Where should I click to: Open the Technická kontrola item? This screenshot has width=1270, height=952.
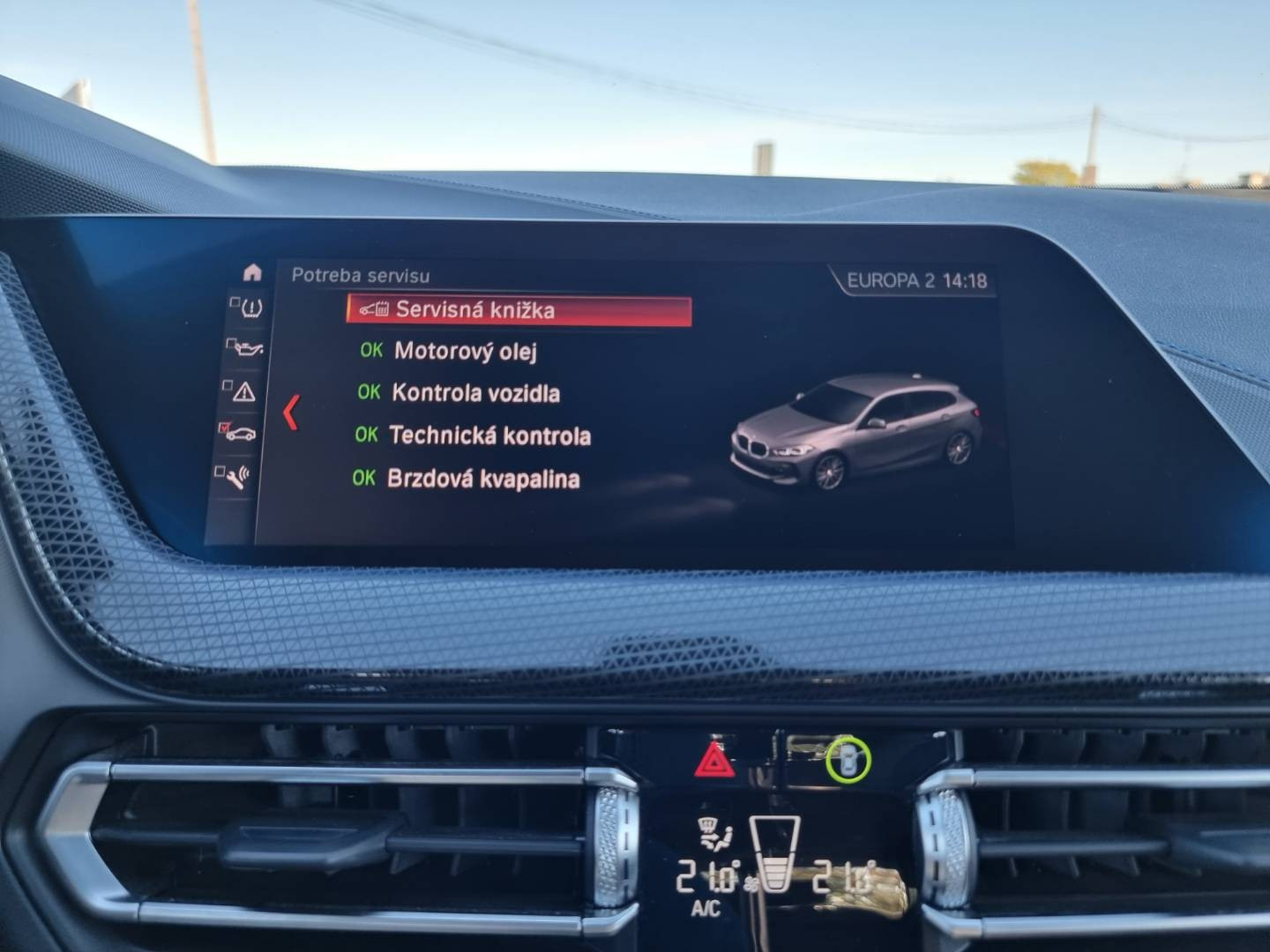point(489,435)
